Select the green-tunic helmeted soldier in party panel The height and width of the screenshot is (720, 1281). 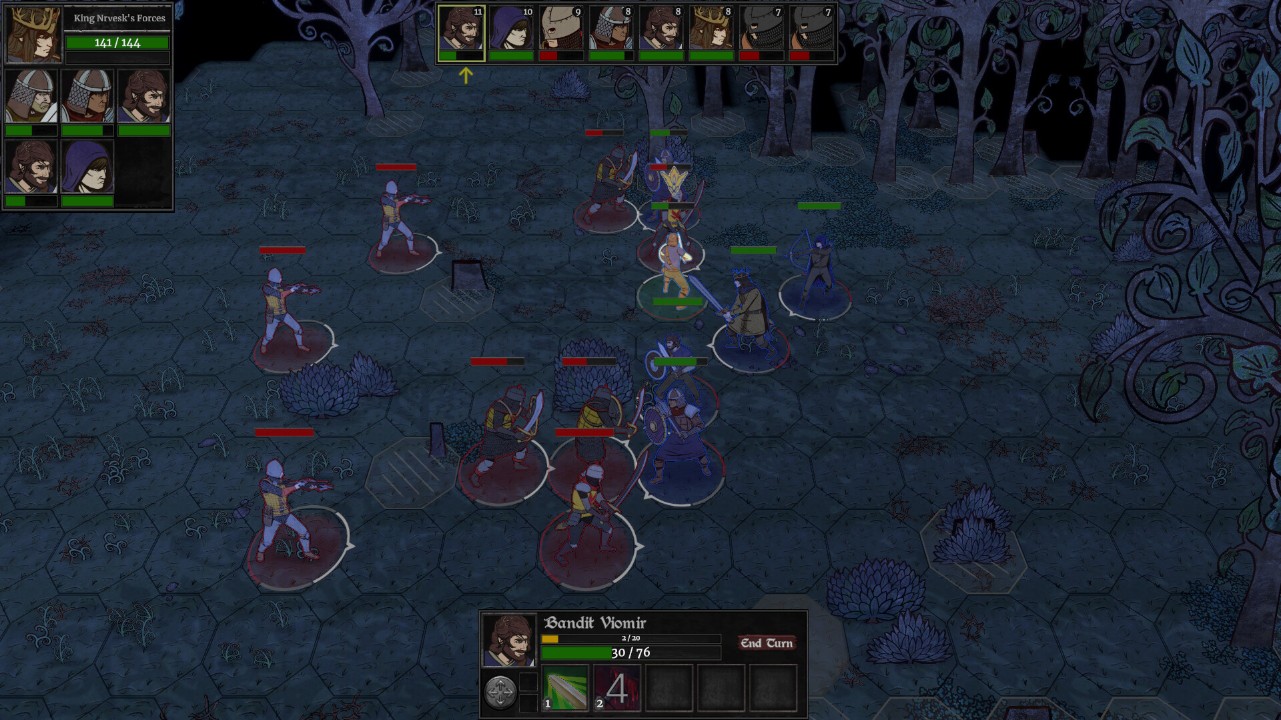[x=31, y=97]
